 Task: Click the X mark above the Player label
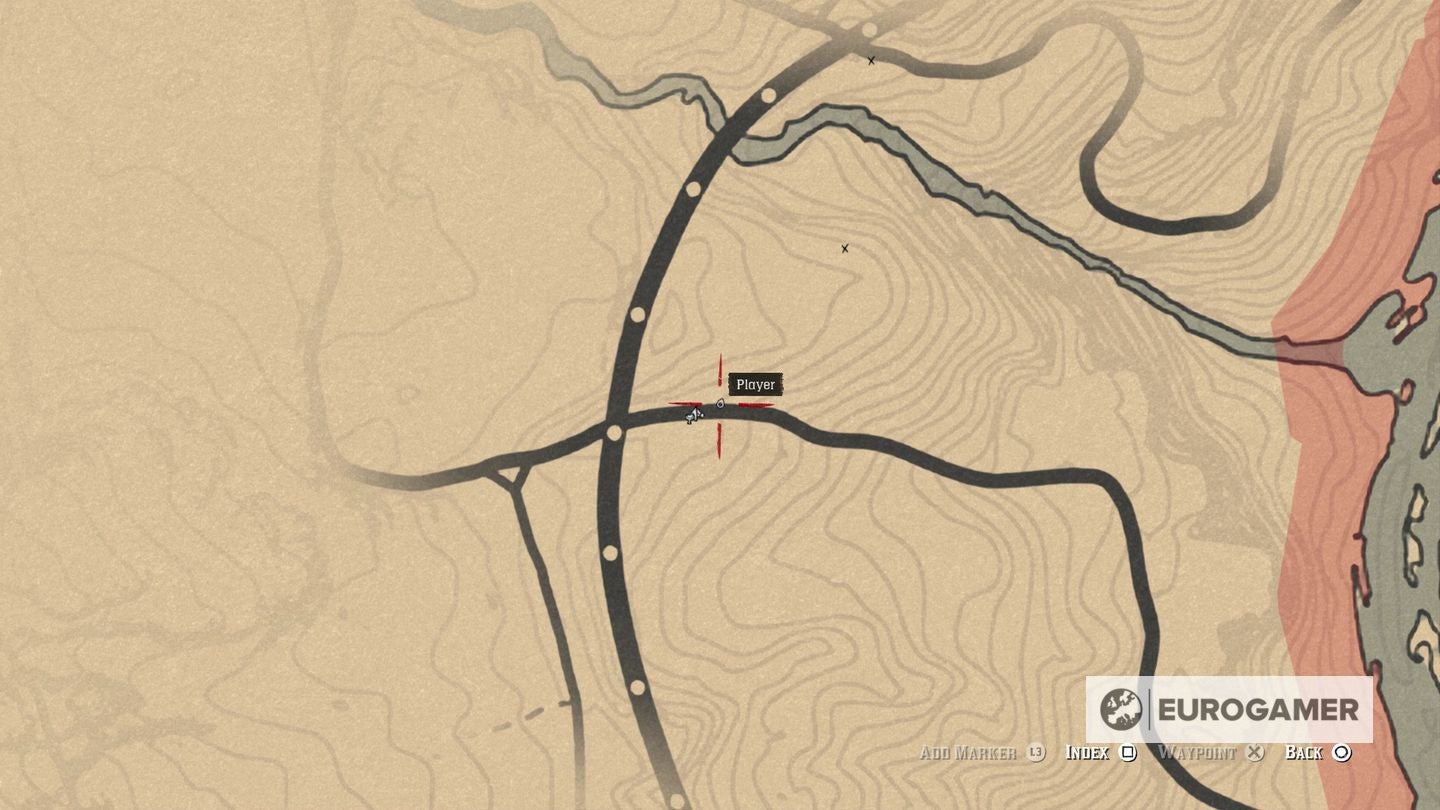(845, 248)
